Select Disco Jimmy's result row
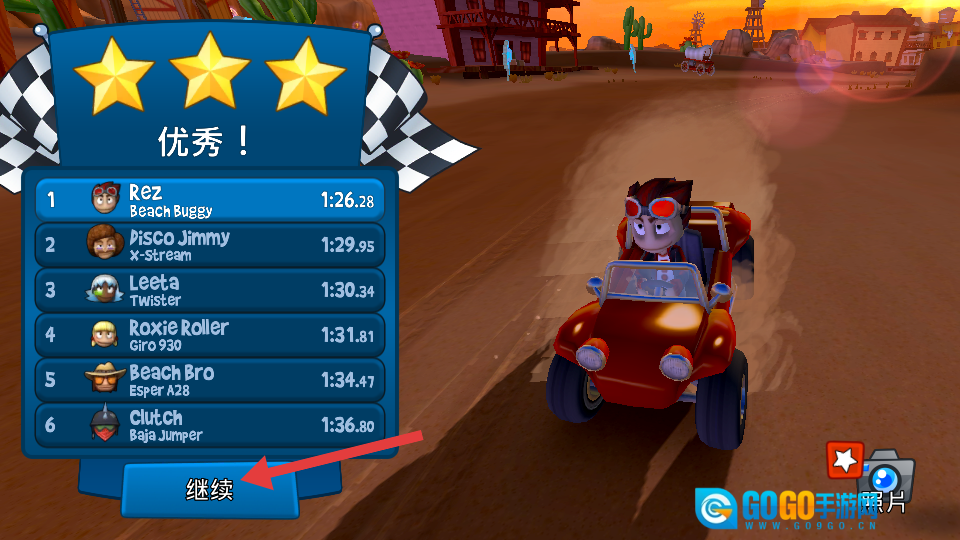This screenshot has height=540, width=960. click(x=210, y=245)
